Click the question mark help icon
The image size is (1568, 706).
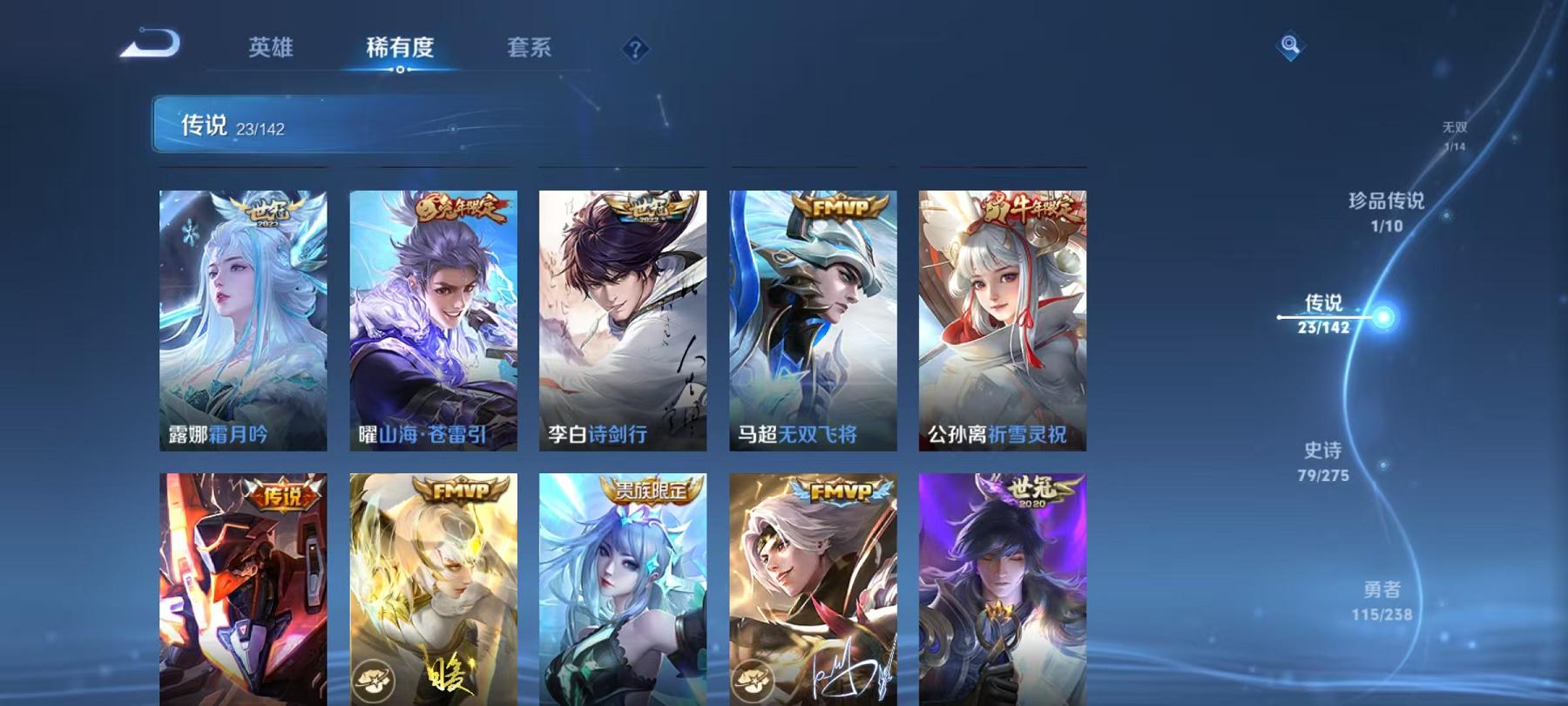[637, 50]
